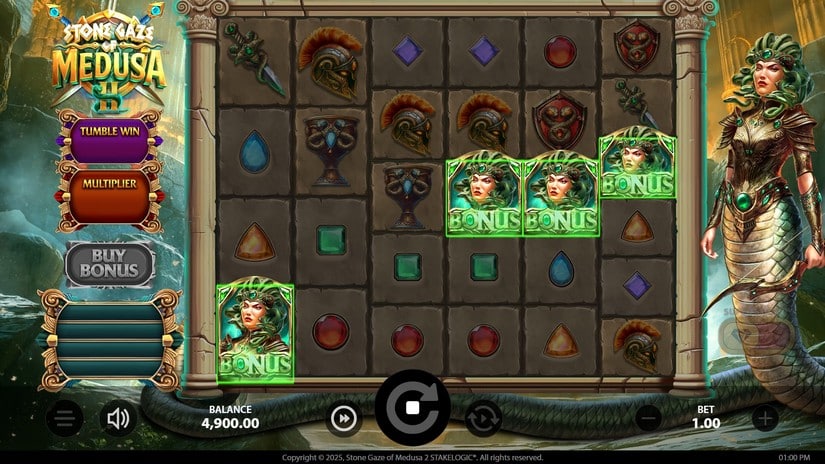Toggle turbo fast-forward spin mode
Viewport: 825px width, 464px height.
[343, 419]
